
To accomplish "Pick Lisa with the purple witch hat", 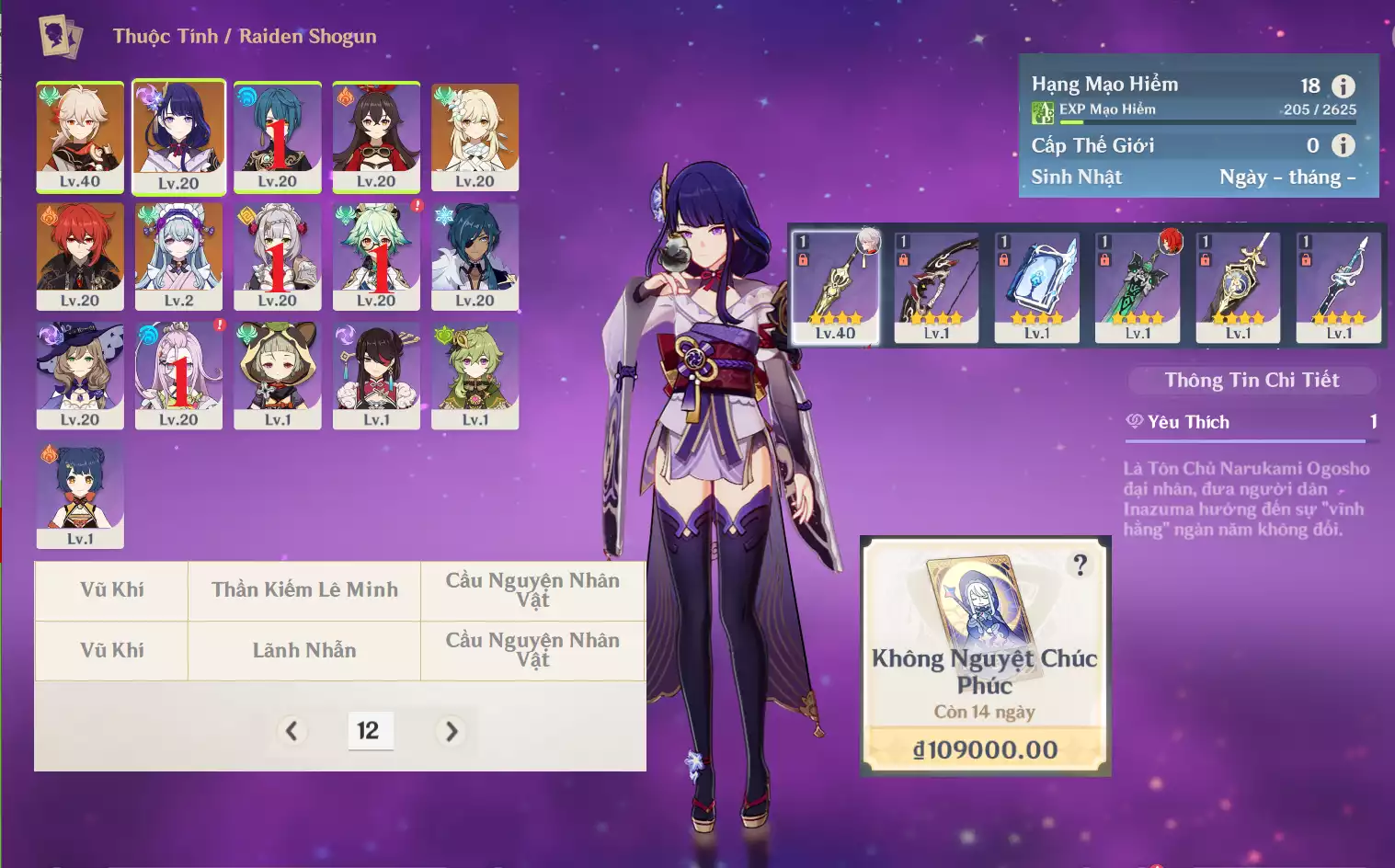I will (80, 374).
